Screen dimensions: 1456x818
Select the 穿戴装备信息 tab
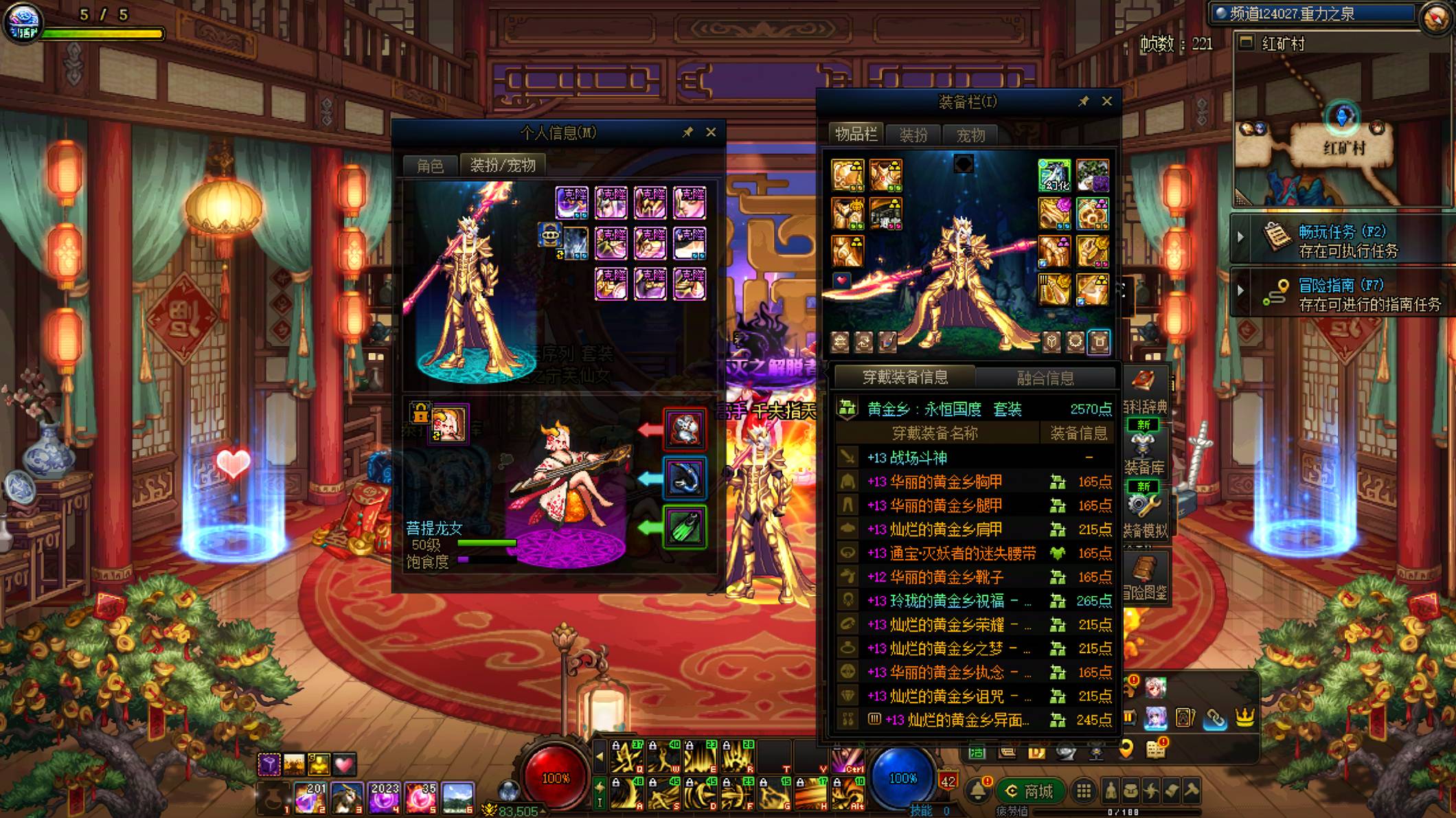click(x=905, y=377)
